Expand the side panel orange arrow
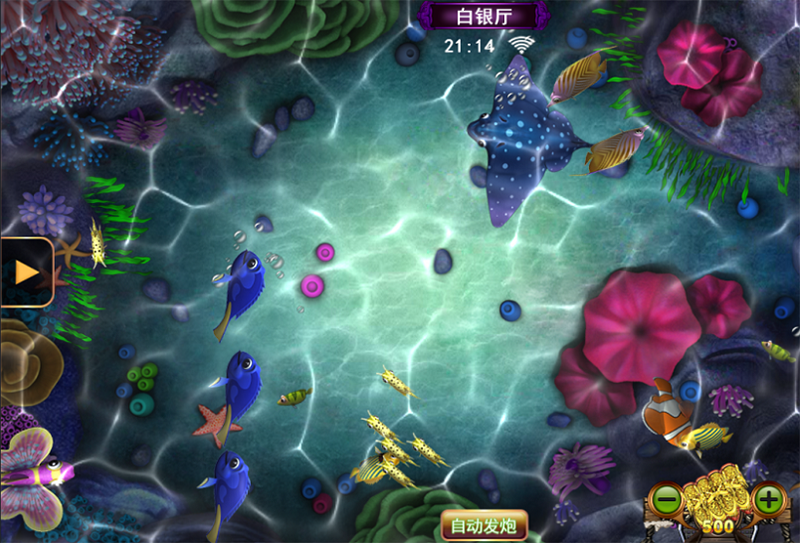Image resolution: width=800 pixels, height=543 pixels. pyautogui.click(x=26, y=271)
